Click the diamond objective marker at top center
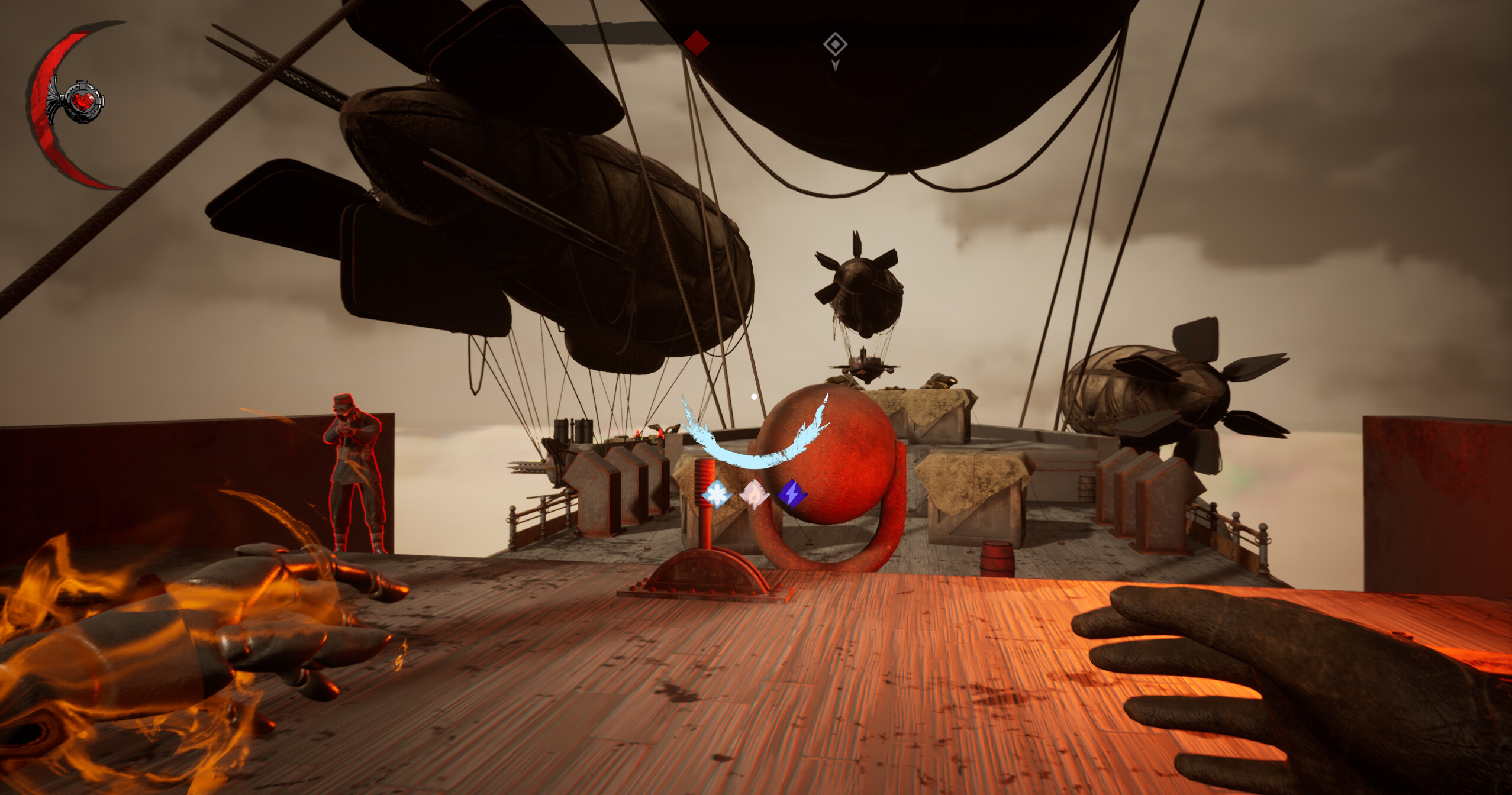Image resolution: width=1512 pixels, height=795 pixels. coord(836,44)
